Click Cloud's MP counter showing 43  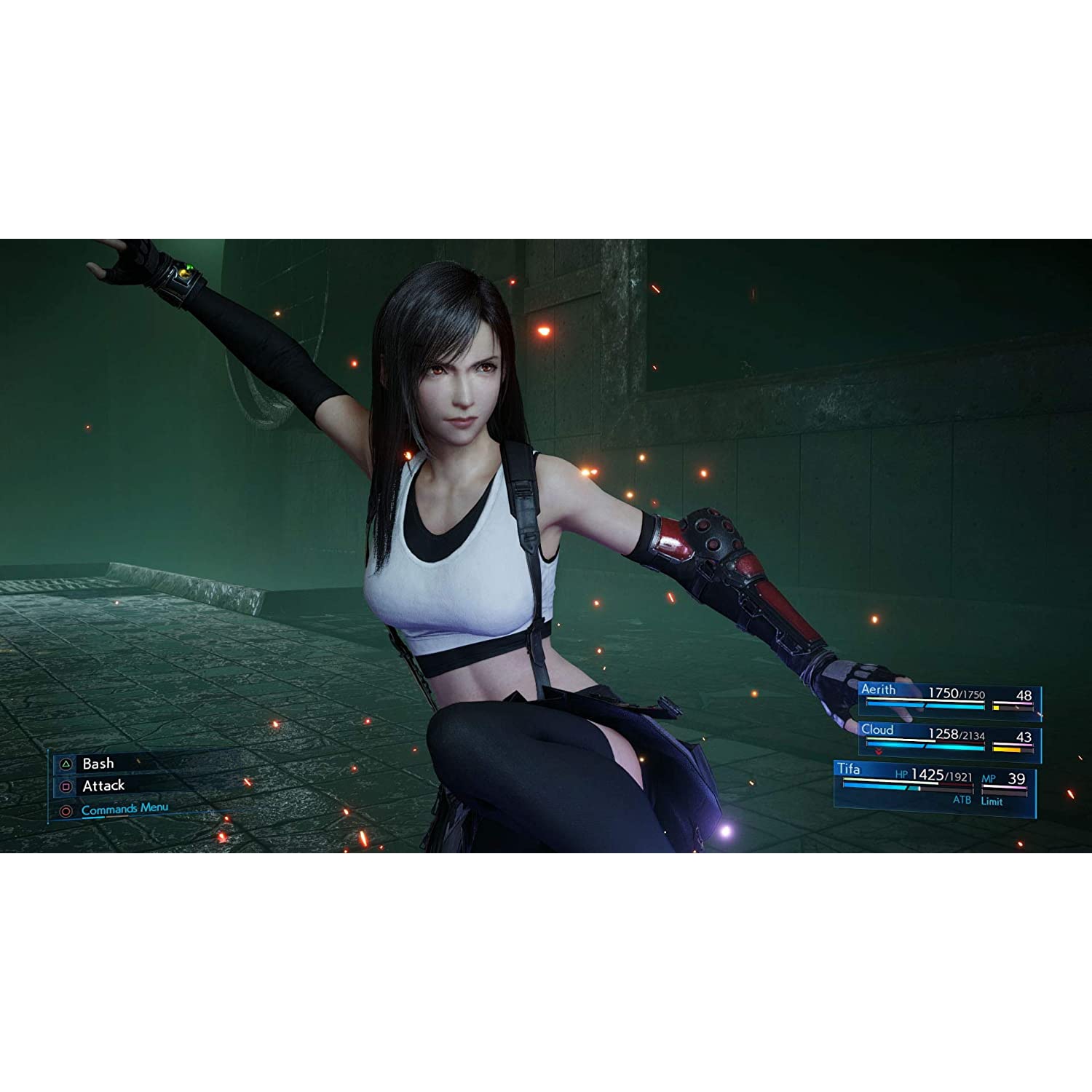pos(1024,737)
